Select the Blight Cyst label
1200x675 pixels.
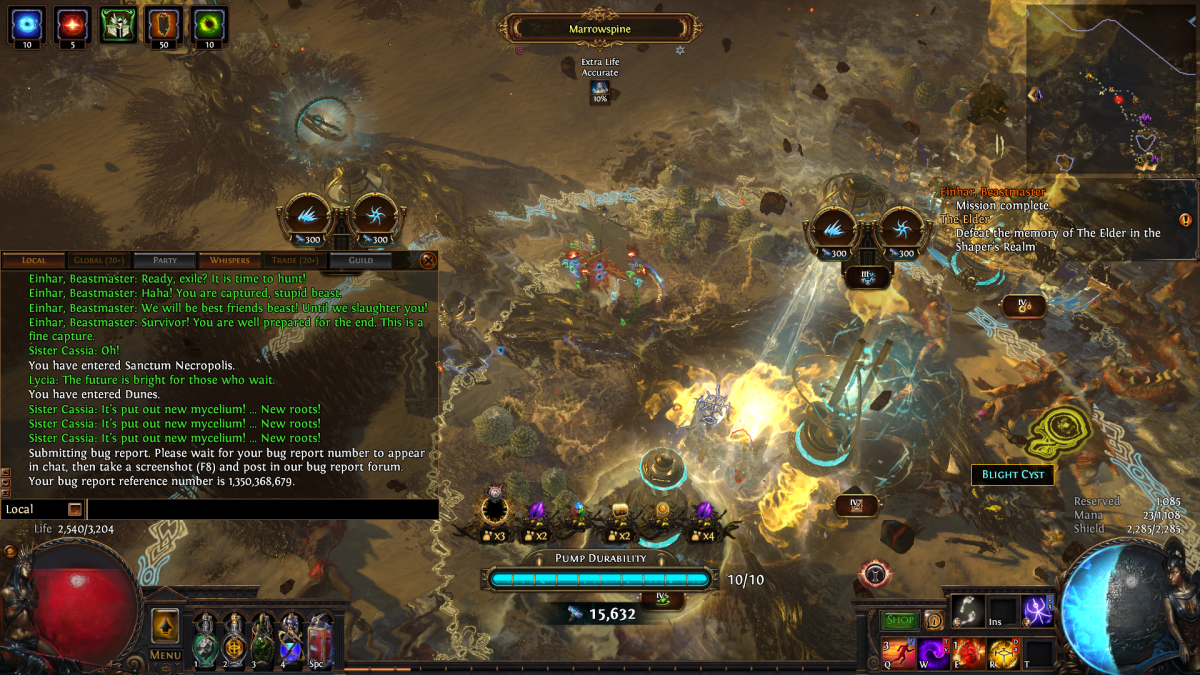[x=1012, y=474]
